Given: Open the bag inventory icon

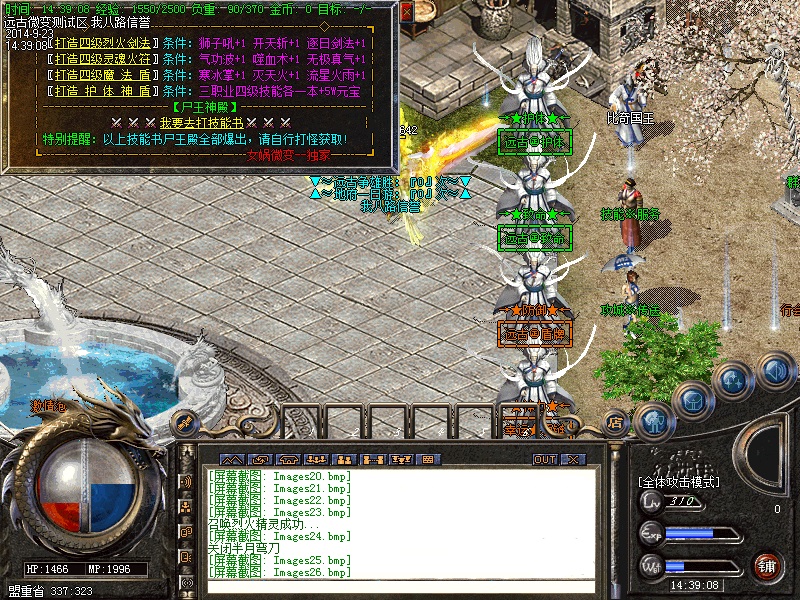Looking at the screenshot, I should [692, 401].
